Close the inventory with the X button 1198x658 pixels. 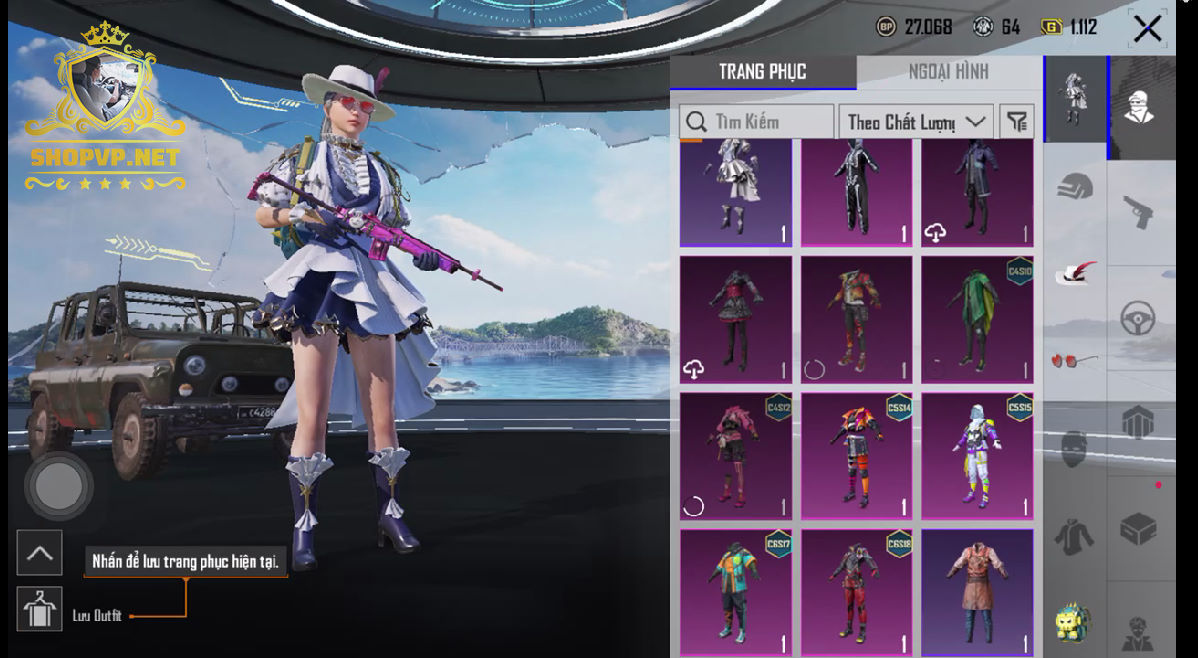pyautogui.click(x=1147, y=28)
